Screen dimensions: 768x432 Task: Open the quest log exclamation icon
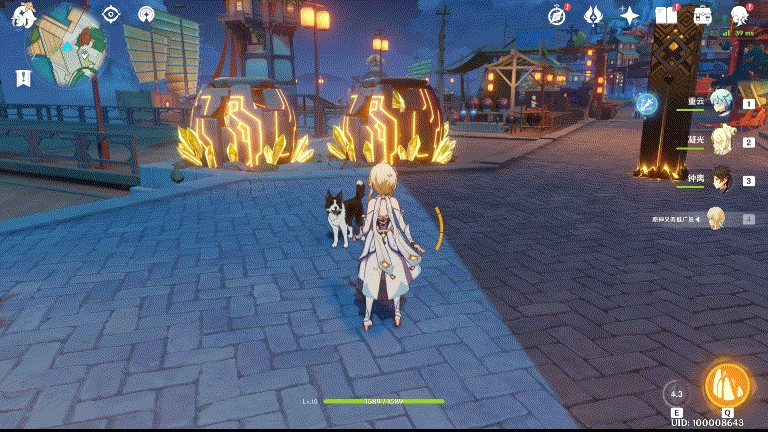(24, 78)
